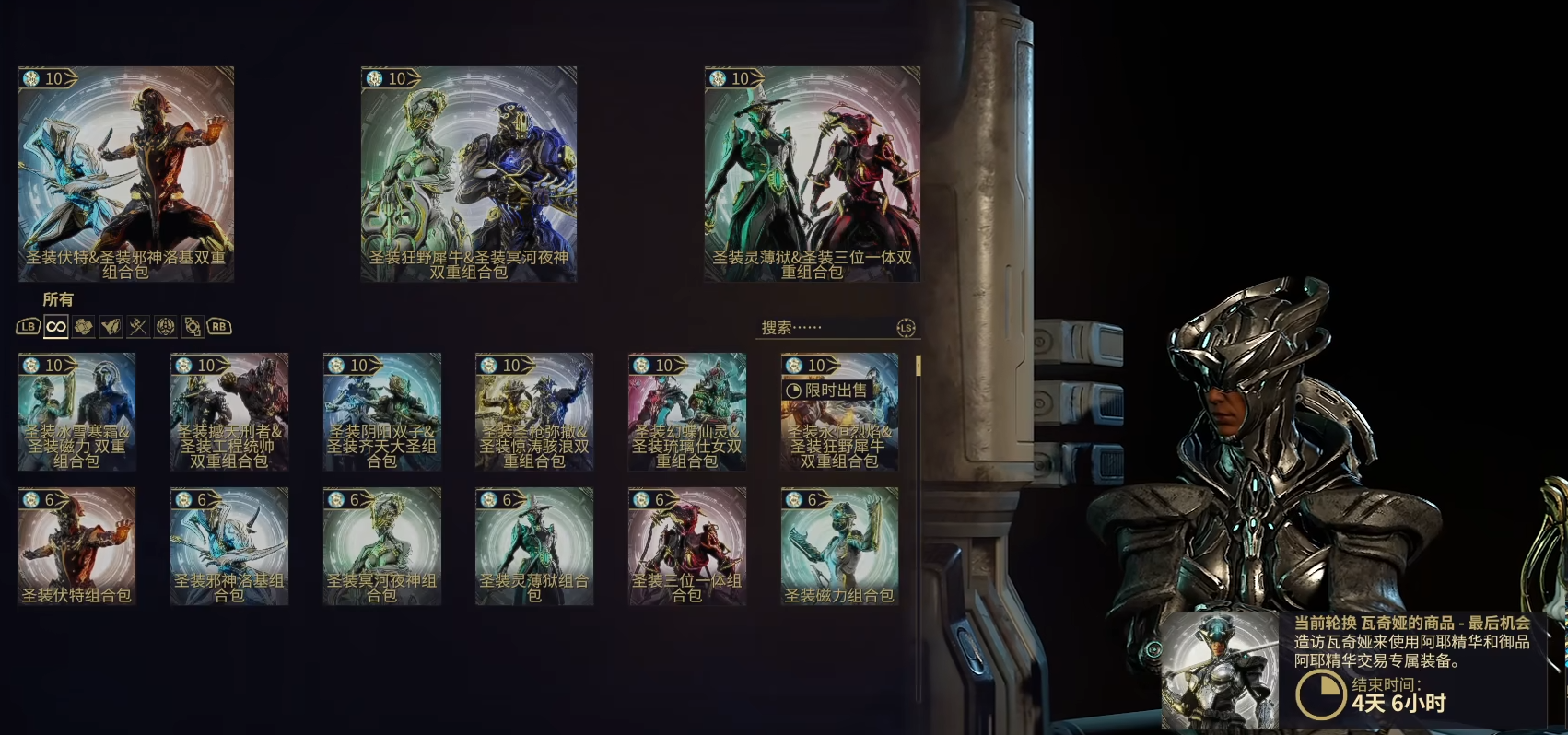The image size is (1568, 735).
Task: Select the 圣装伏特&圣装邪神洛基 dual pack
Action: pyautogui.click(x=126, y=173)
